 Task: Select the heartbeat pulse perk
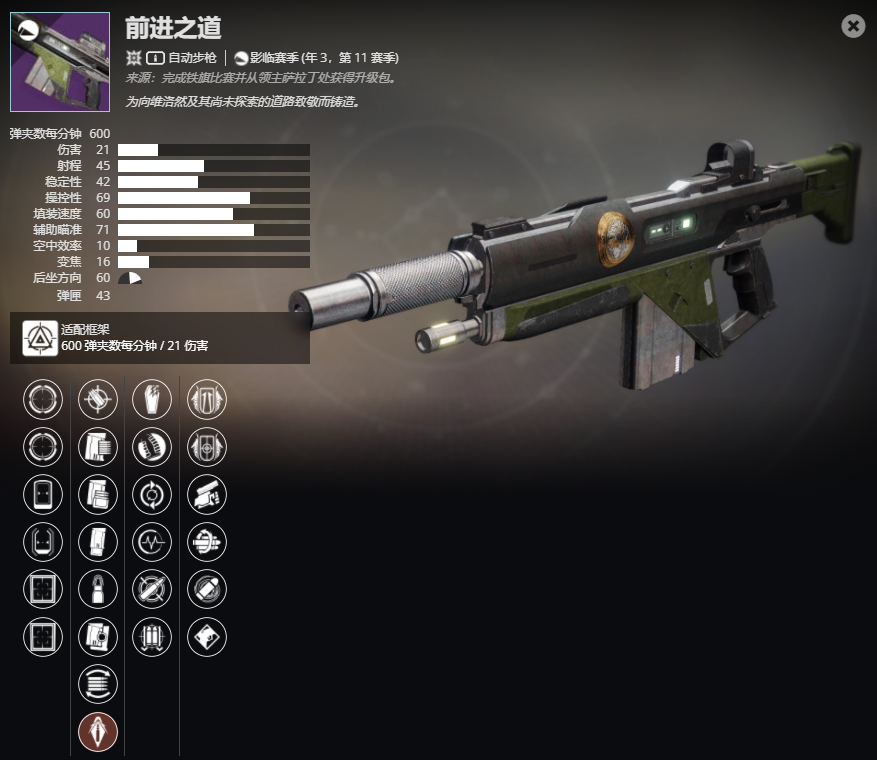[x=152, y=542]
